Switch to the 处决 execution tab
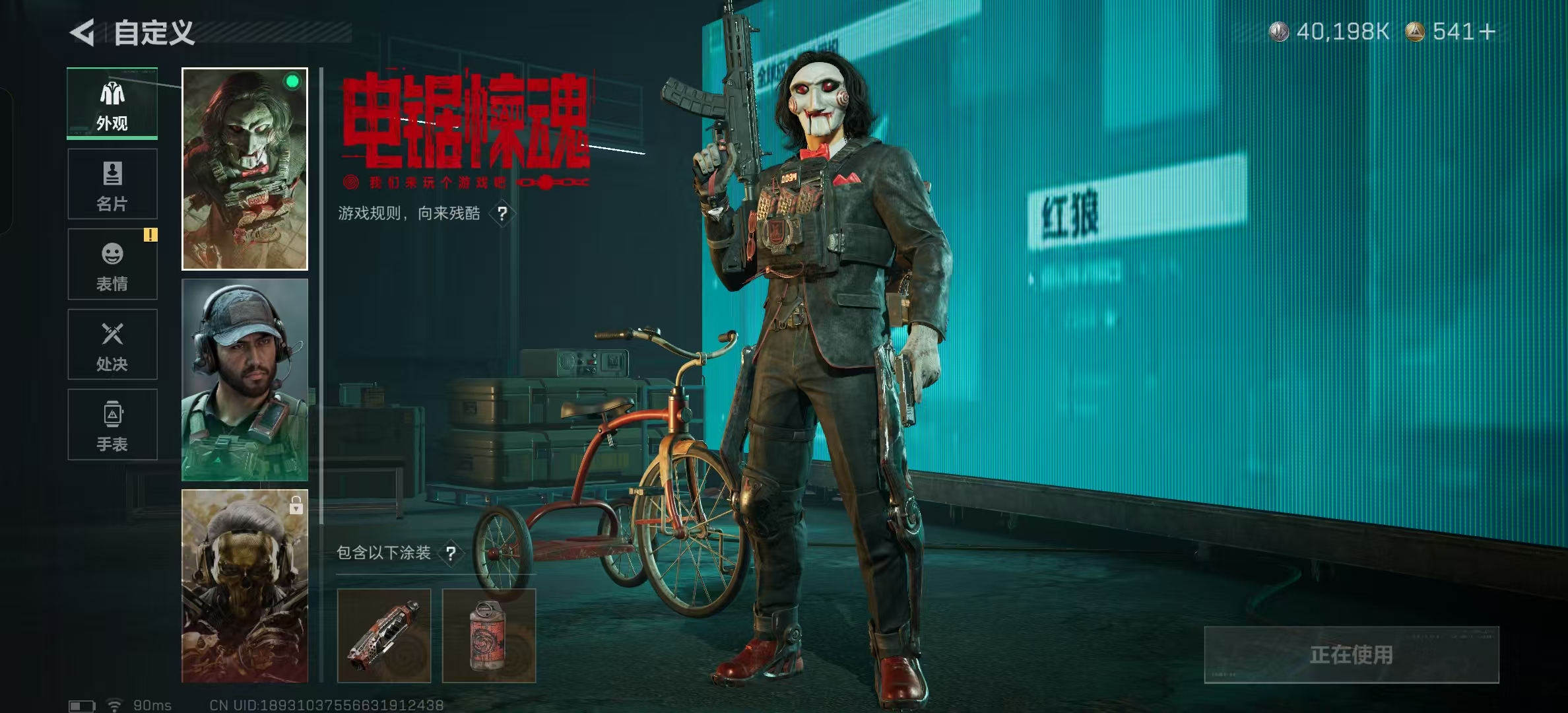This screenshot has width=1568, height=713. [112, 345]
